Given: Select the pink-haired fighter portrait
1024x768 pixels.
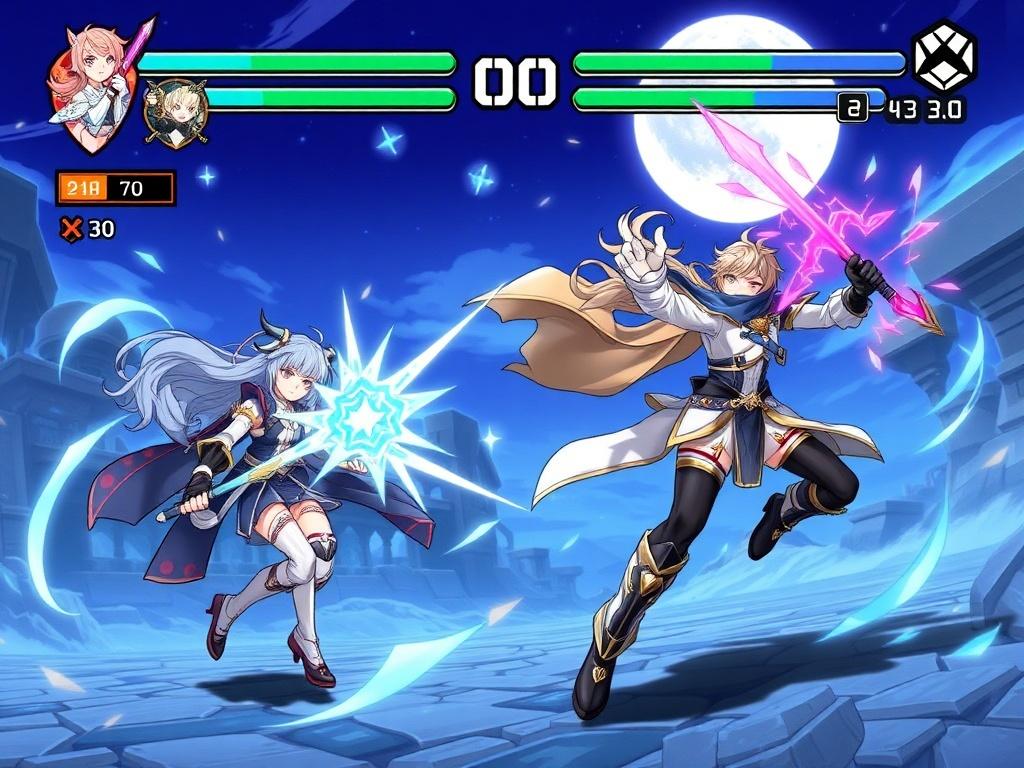Looking at the screenshot, I should point(92,88).
